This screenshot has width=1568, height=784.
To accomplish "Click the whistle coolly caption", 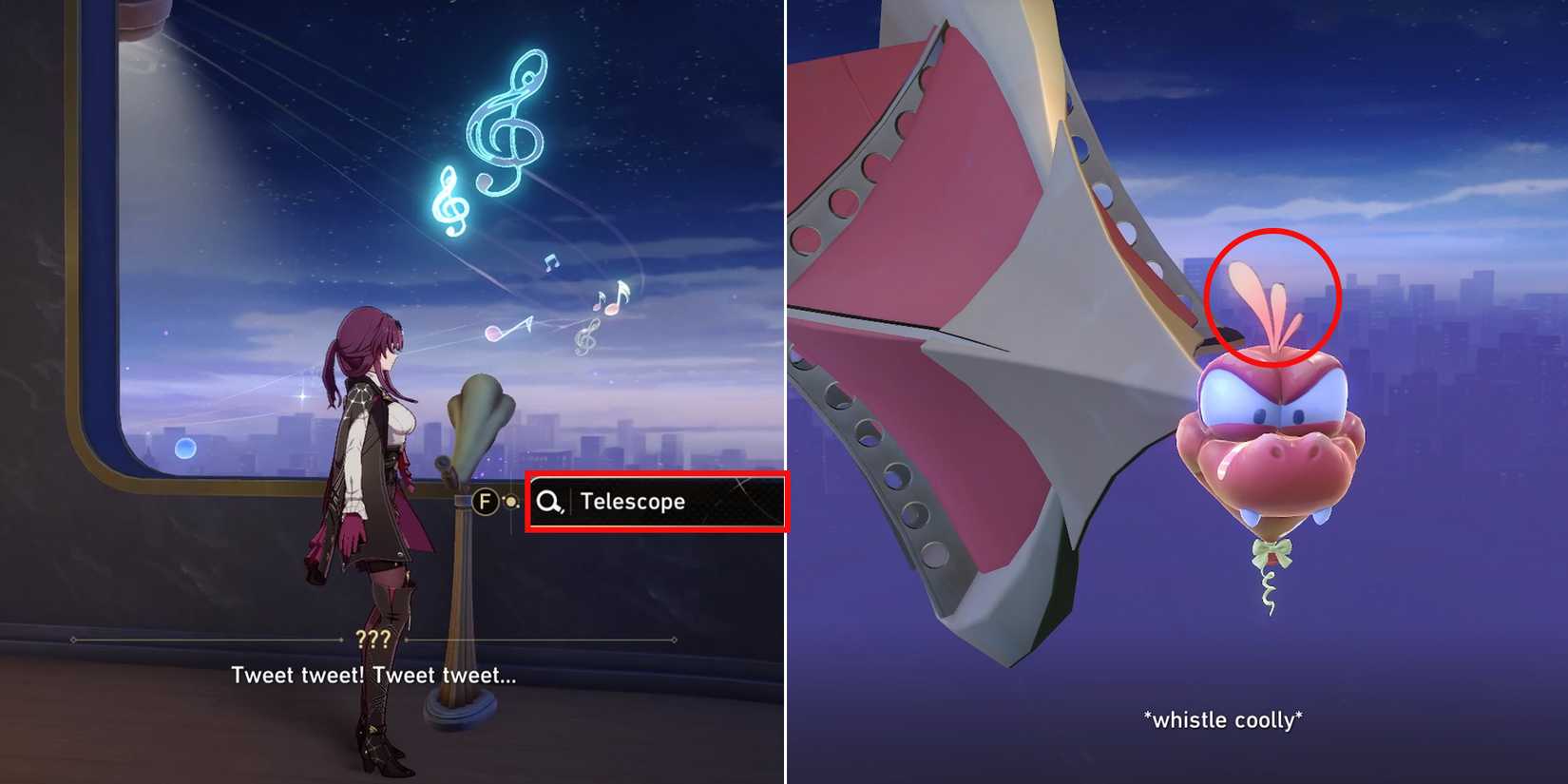I will [x=1221, y=720].
